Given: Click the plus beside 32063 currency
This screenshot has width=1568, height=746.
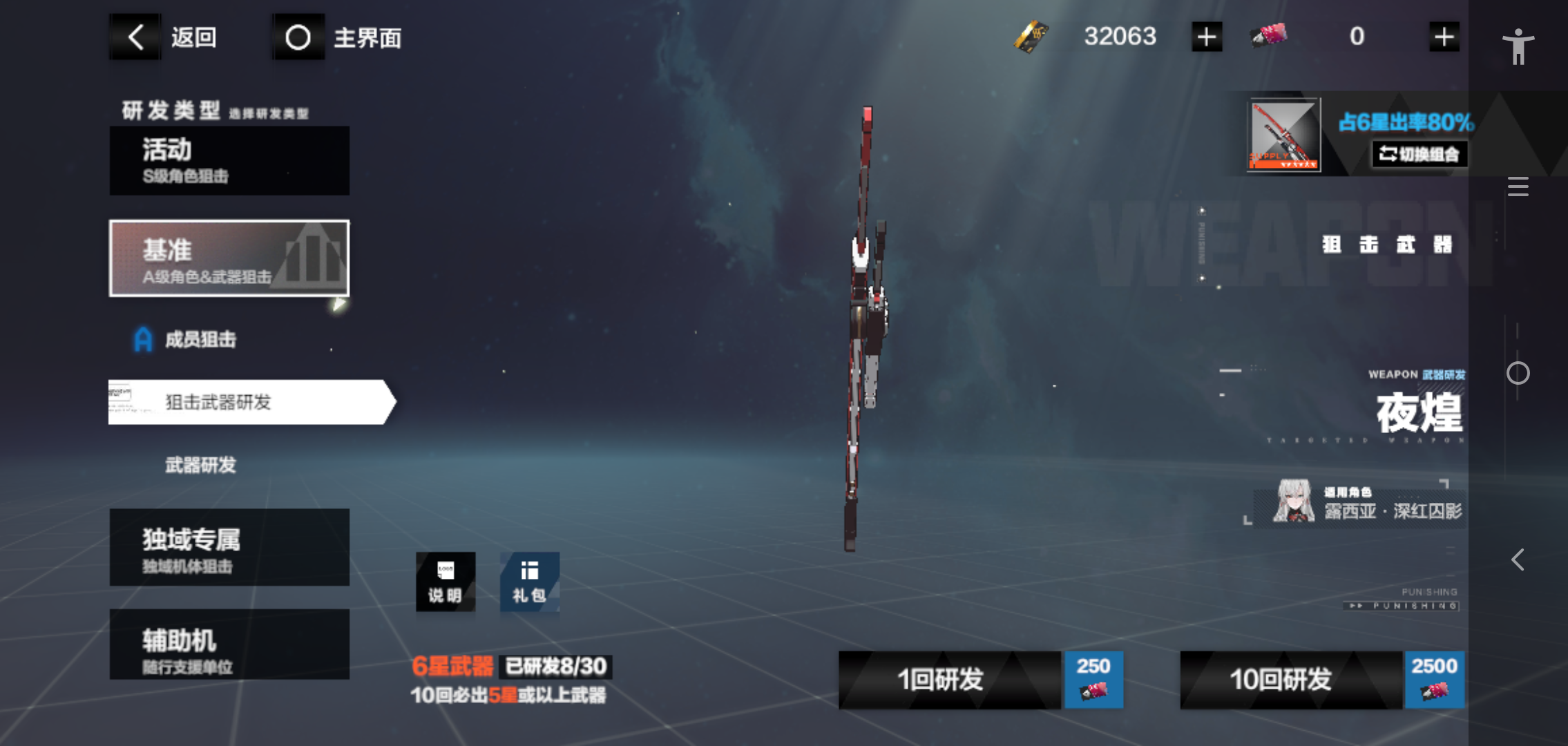Looking at the screenshot, I should 1205,36.
